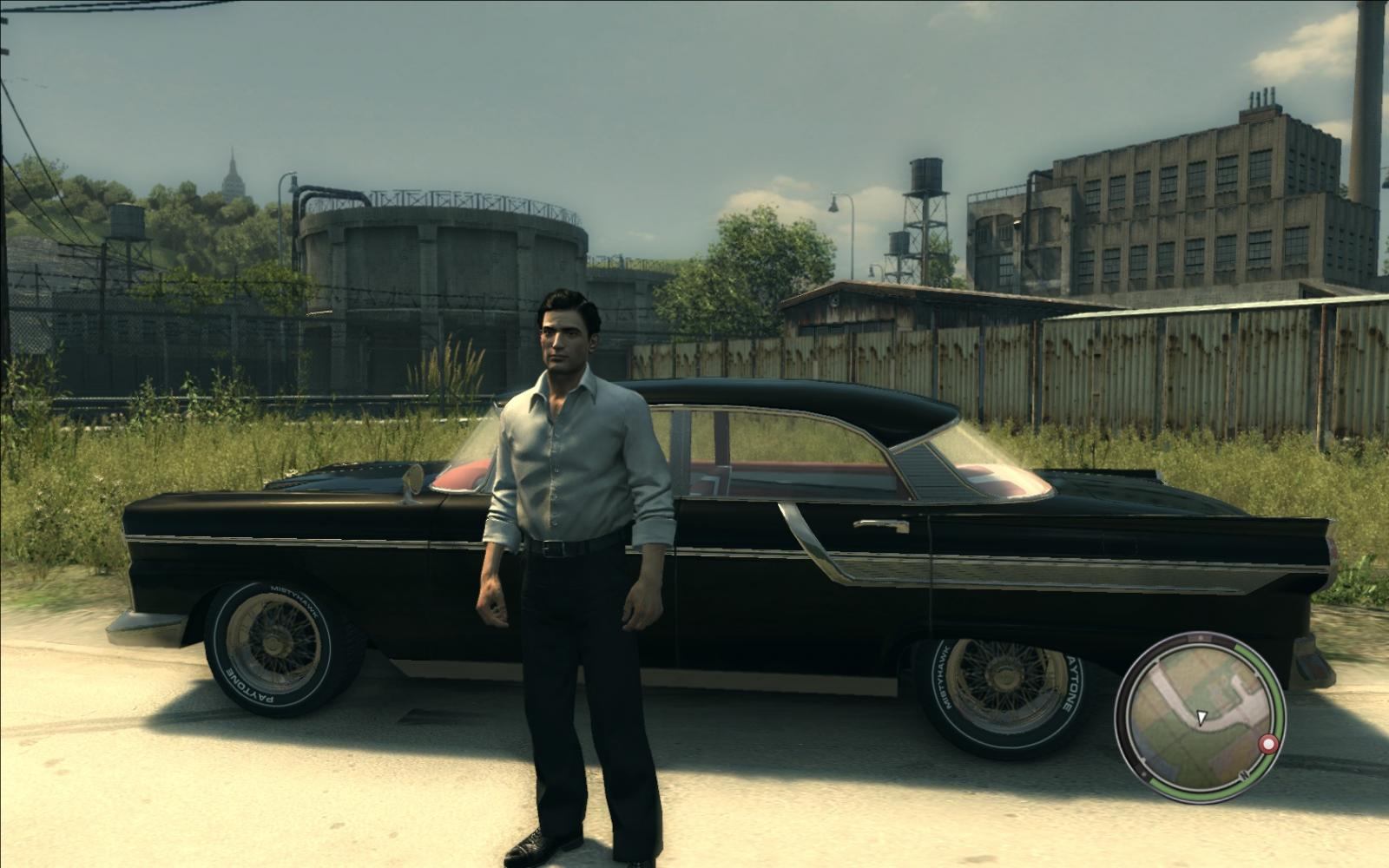Image resolution: width=1389 pixels, height=868 pixels.
Task: Select the red objective marker on minimap
Action: point(1268,745)
